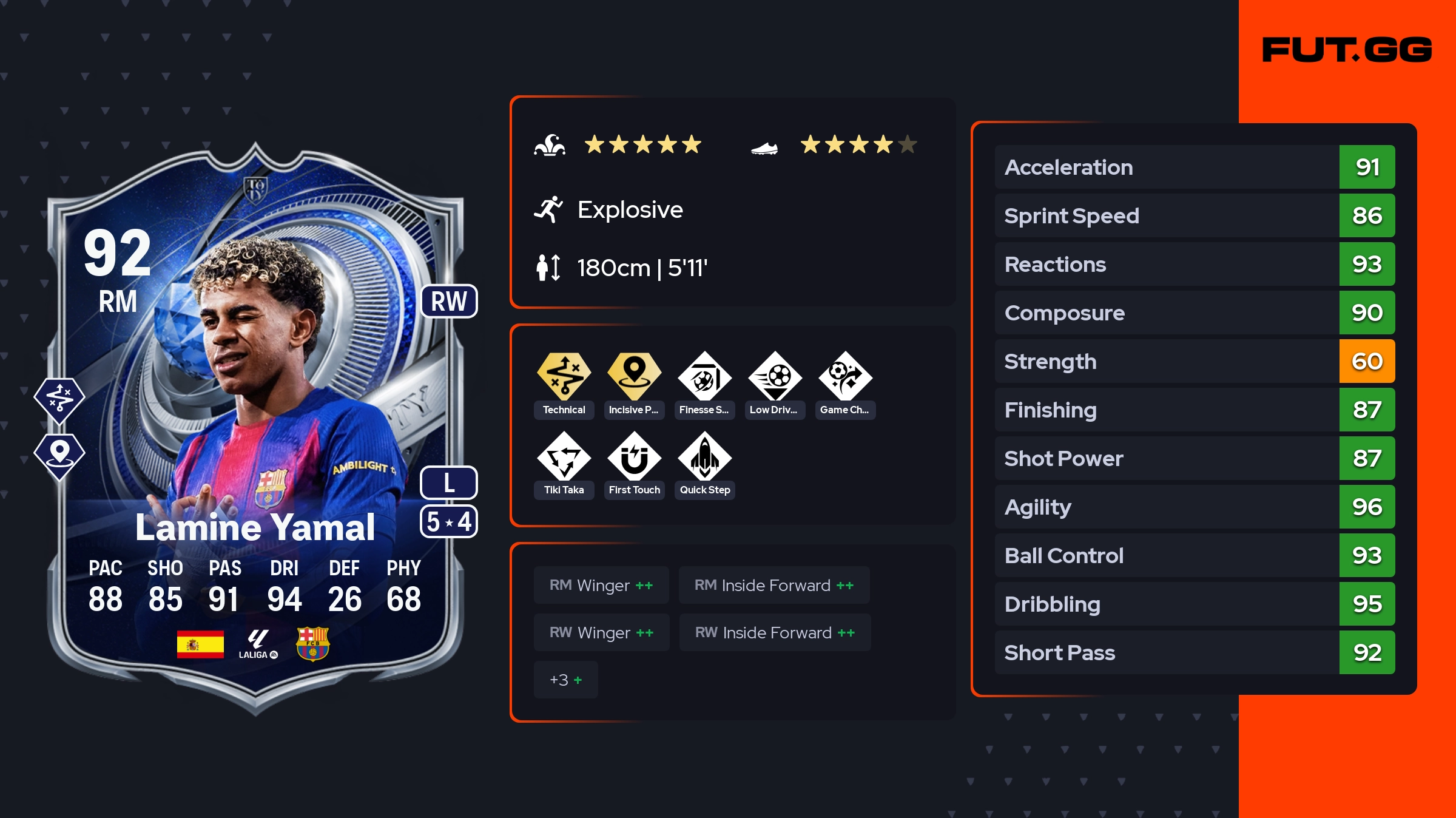Click the Strength stat row
1456x818 pixels.
coord(1194,361)
